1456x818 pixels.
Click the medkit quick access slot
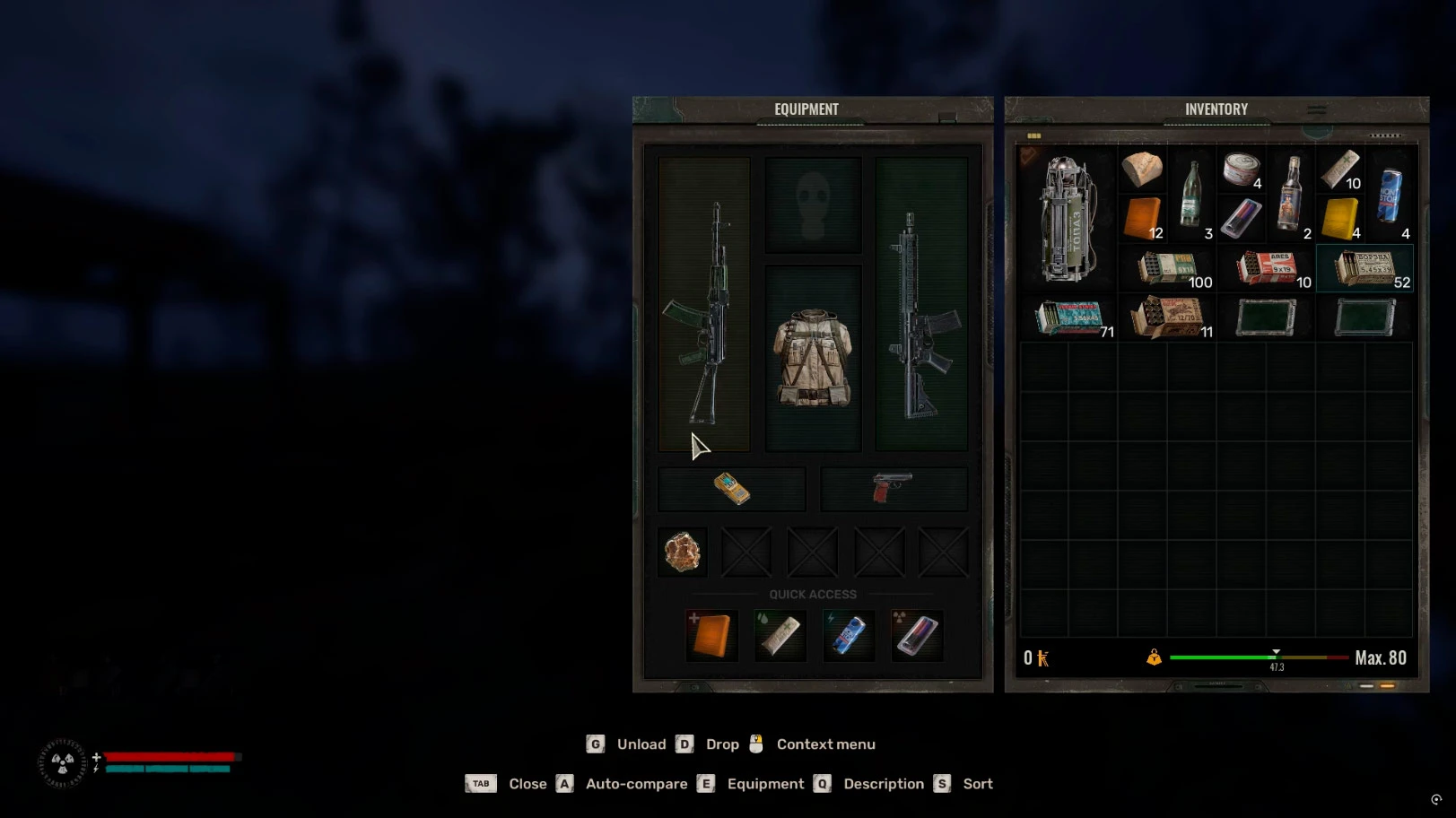711,635
